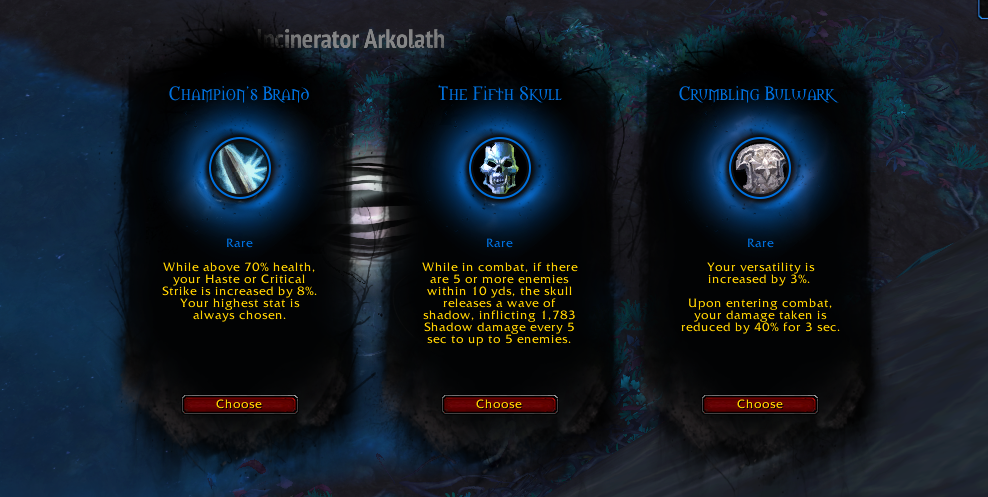Choose The Fifth Skull power

499,404
